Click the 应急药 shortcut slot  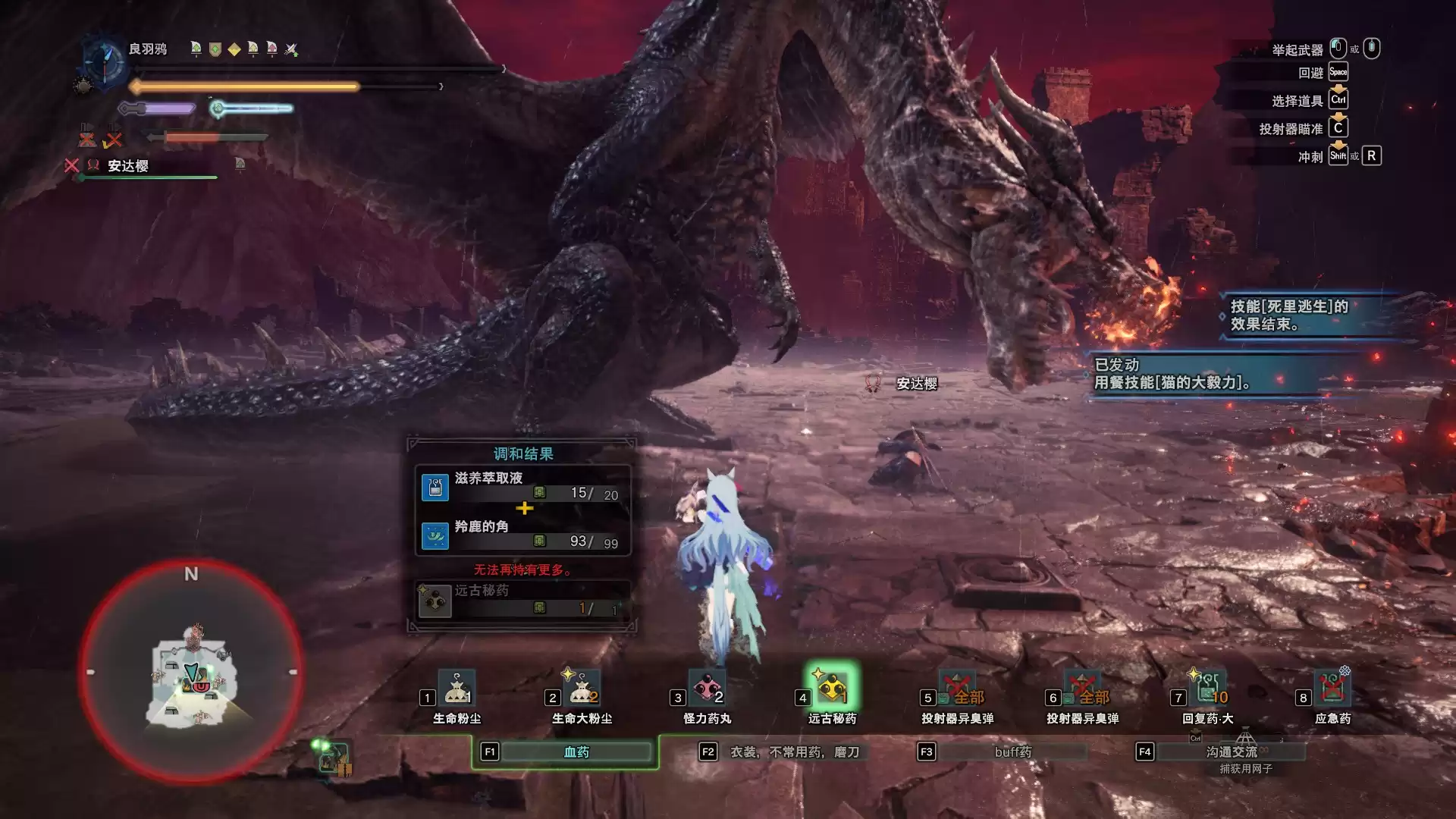click(x=1332, y=689)
